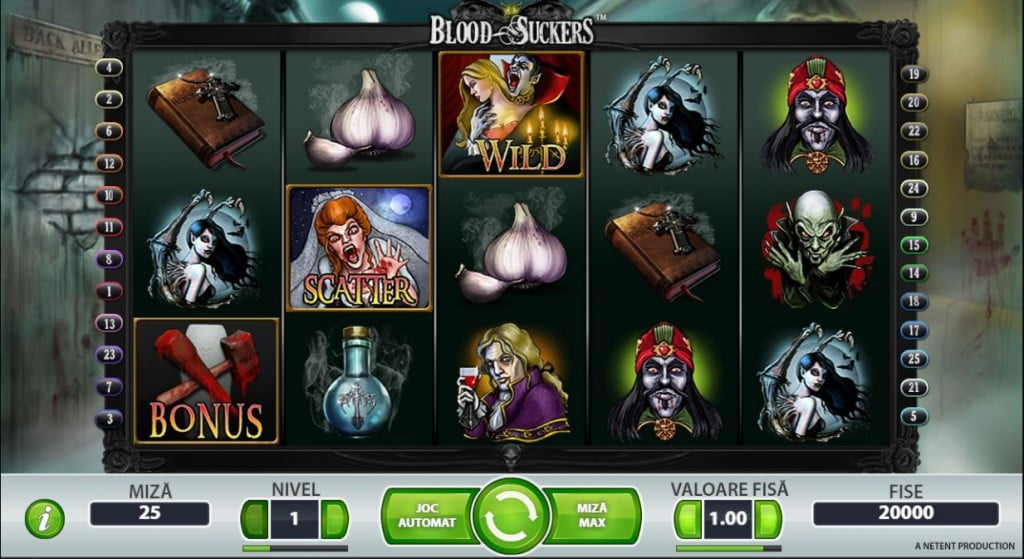Increase the Valoare Fisă coin value

click(767, 519)
